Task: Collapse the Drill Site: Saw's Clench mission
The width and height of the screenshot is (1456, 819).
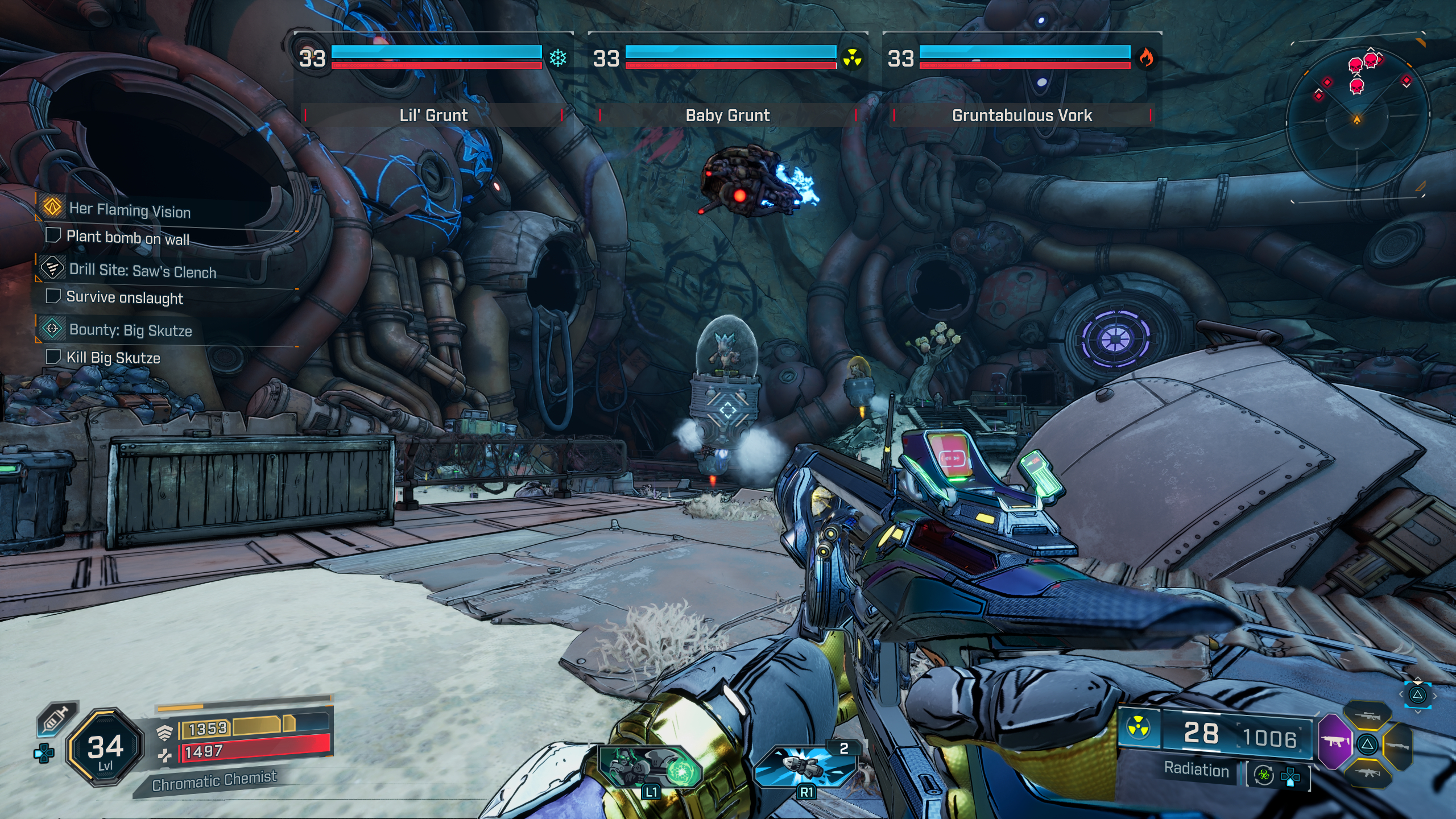Action: coord(142,272)
